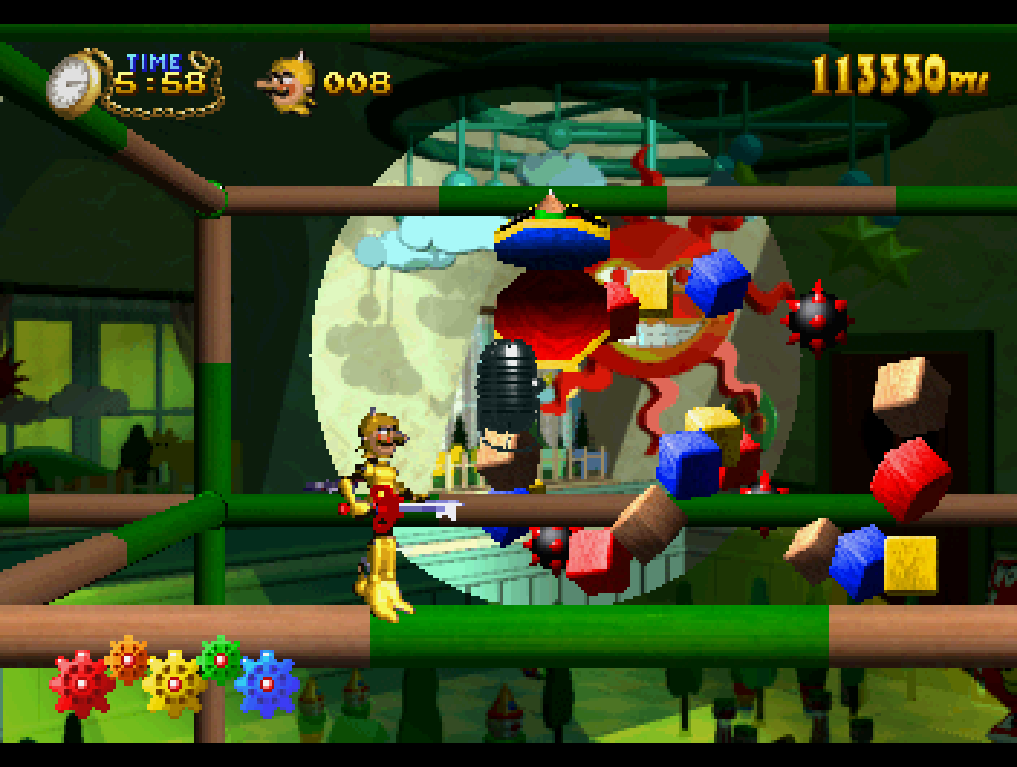Select the jester face lives icon
Screen dimensions: 1017x767
(x=290, y=83)
